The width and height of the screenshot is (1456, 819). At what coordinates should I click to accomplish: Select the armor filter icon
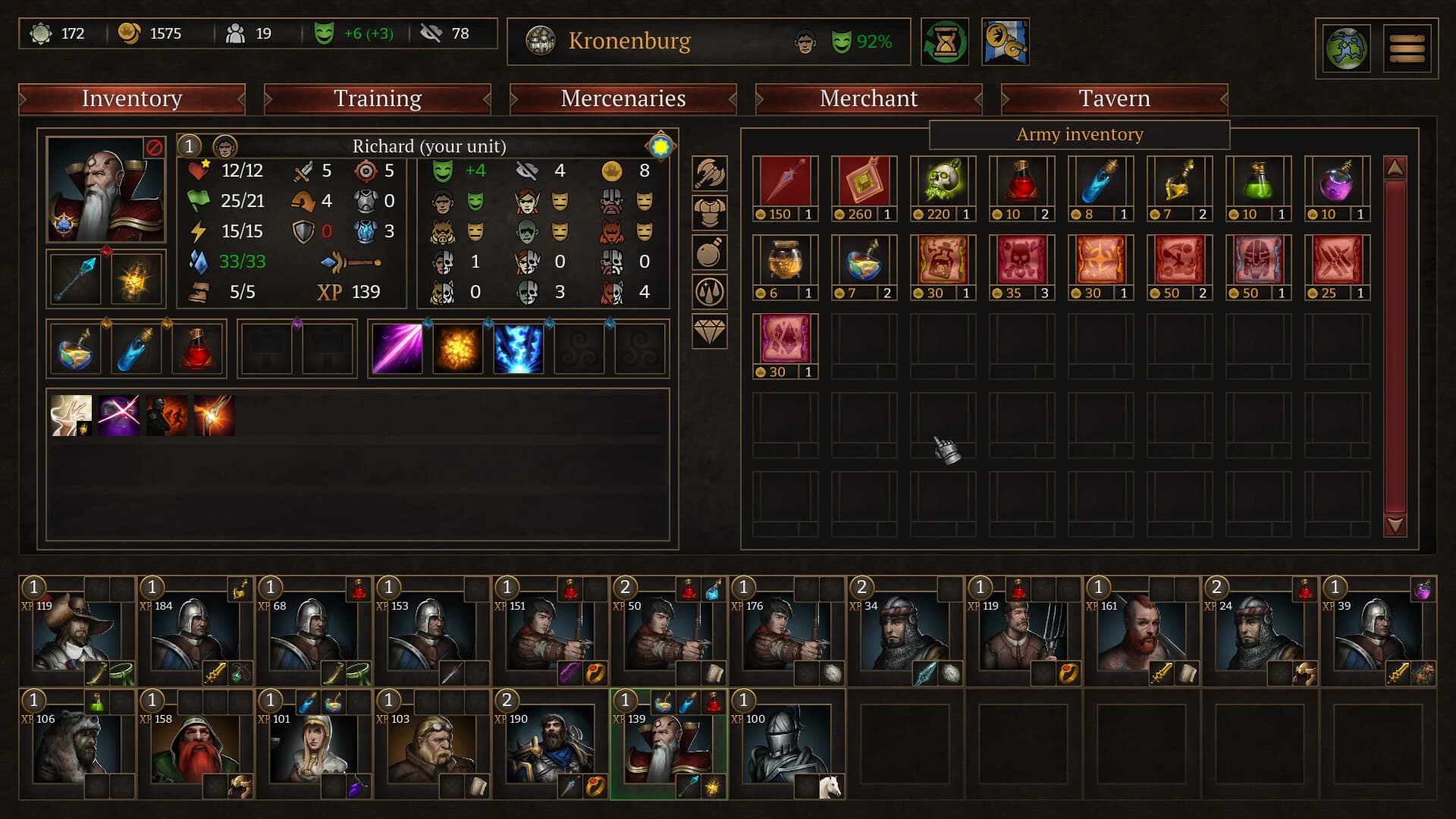(709, 212)
